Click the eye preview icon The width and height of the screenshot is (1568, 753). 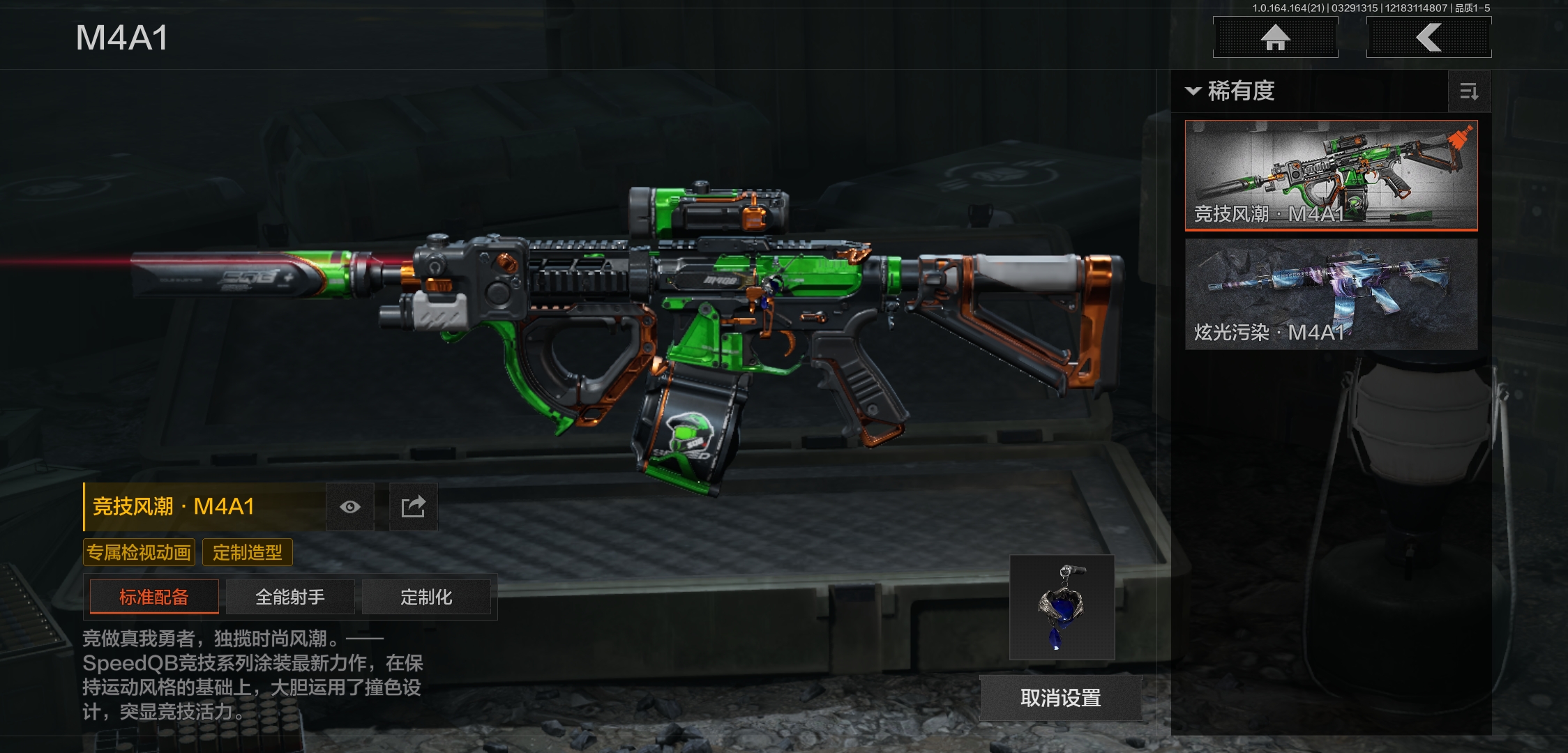point(350,507)
